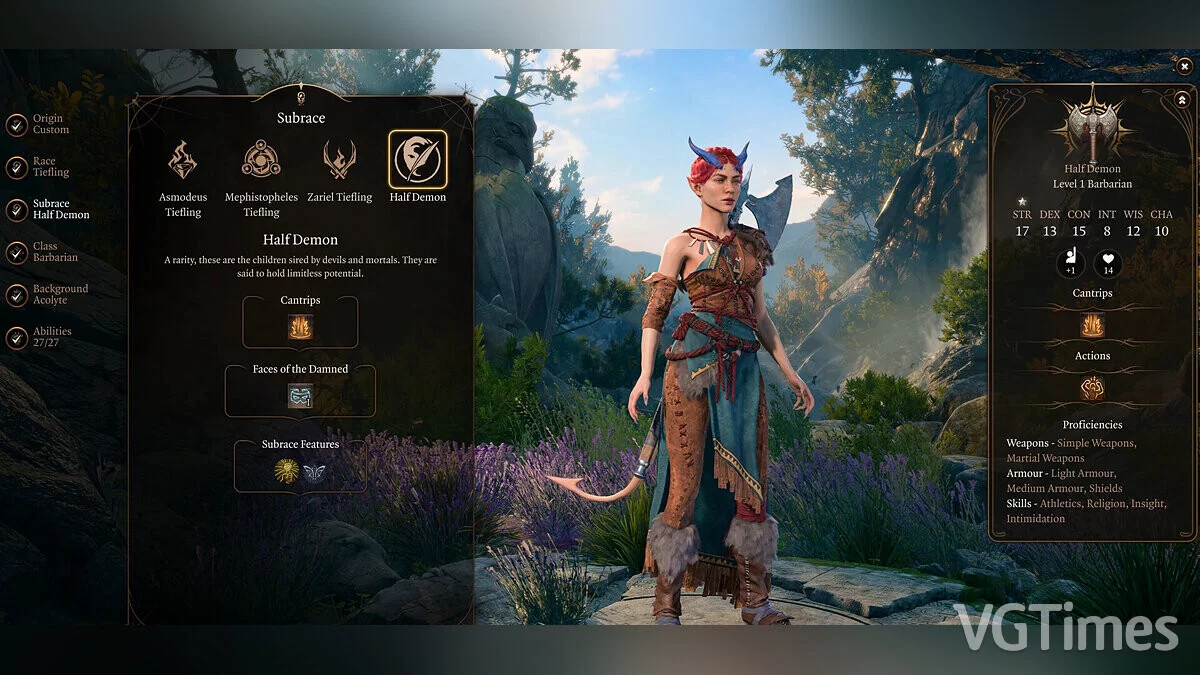The height and width of the screenshot is (675, 1200).
Task: Inspect the golden sun subrace feature
Action: point(287,472)
